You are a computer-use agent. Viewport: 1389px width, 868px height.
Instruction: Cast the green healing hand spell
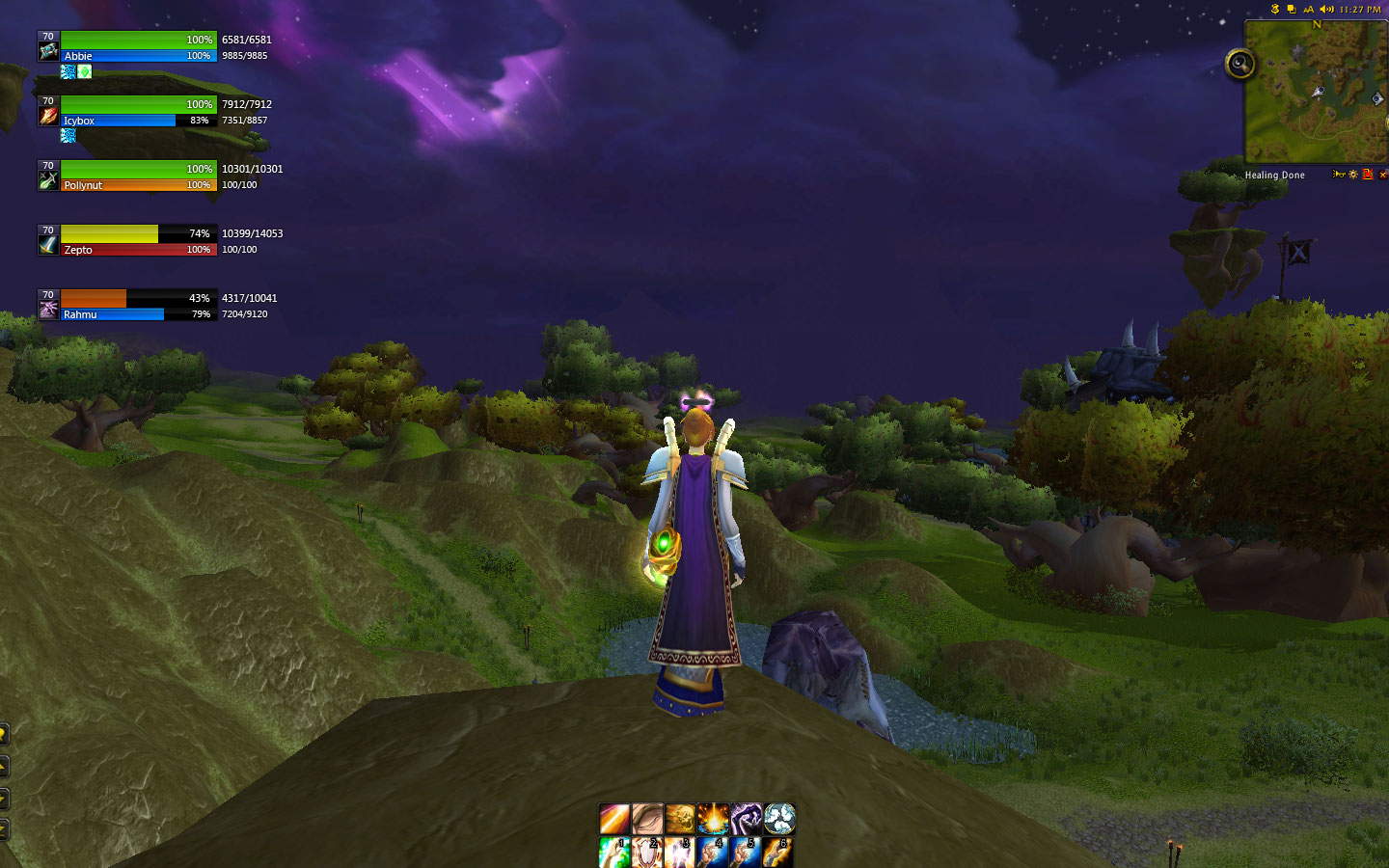click(614, 852)
